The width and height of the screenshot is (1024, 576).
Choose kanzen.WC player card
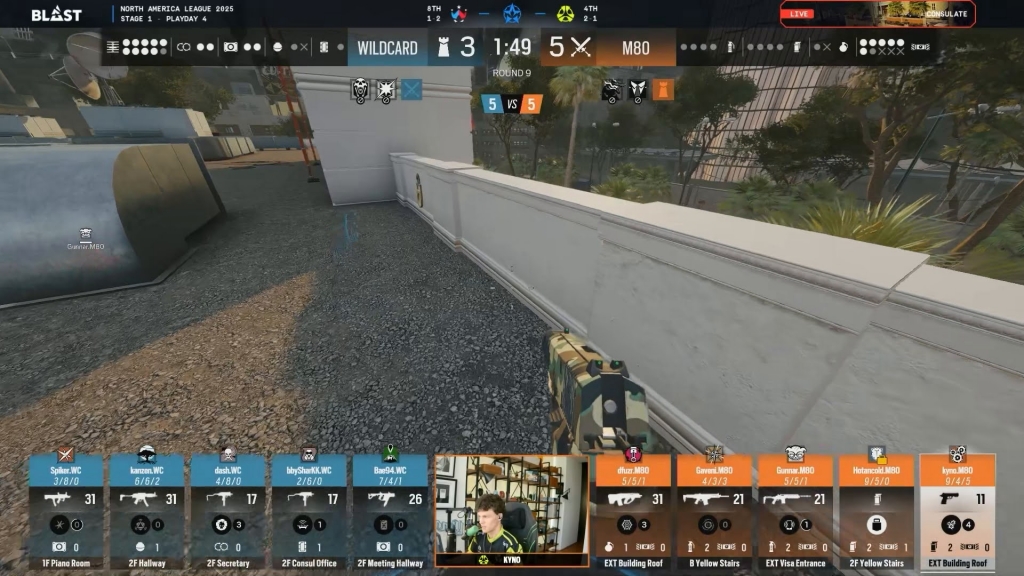(x=148, y=510)
